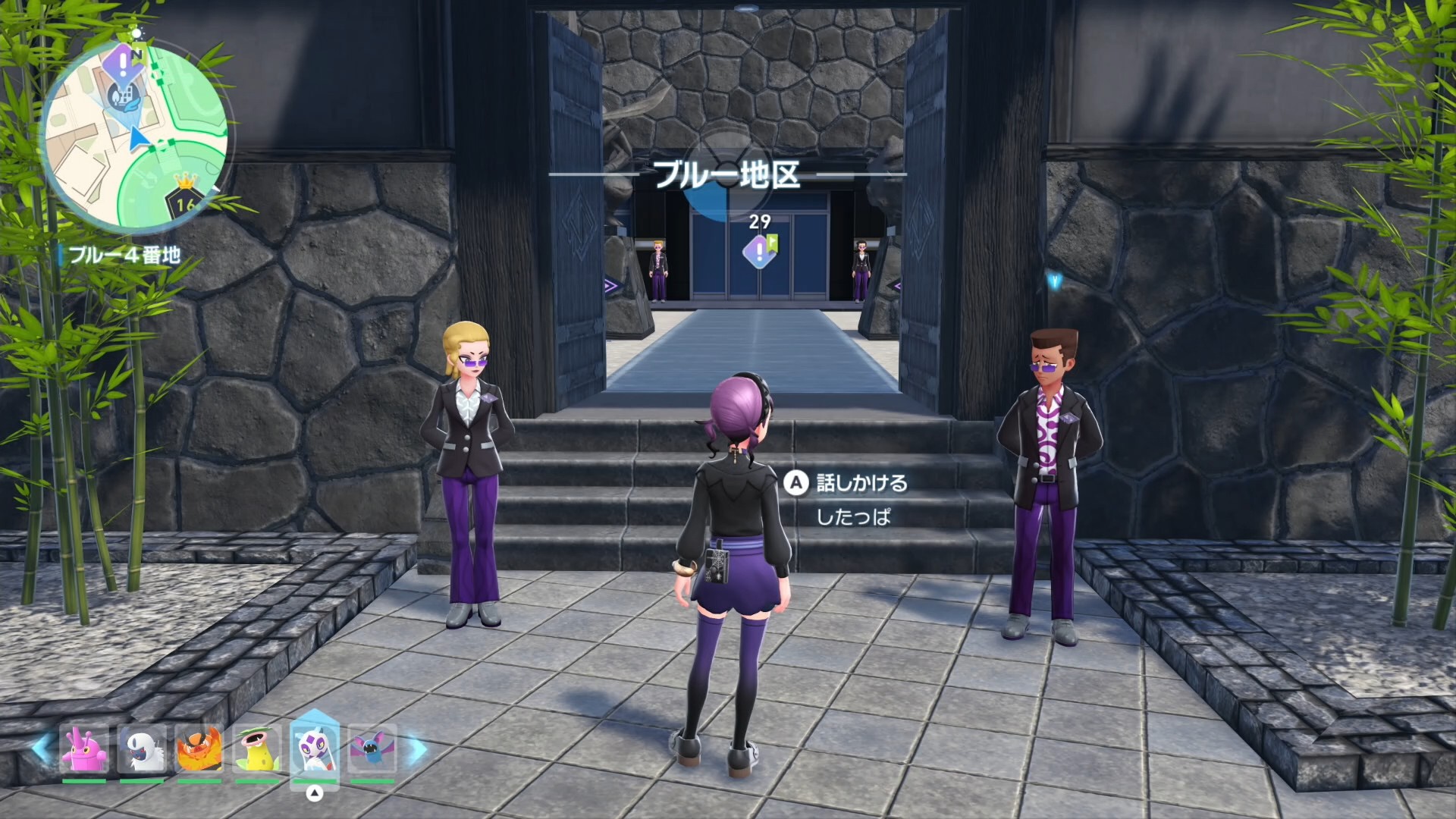Click the purple exclamation marker on the minimap
Screen dimensions: 1456x819
coord(124,61)
